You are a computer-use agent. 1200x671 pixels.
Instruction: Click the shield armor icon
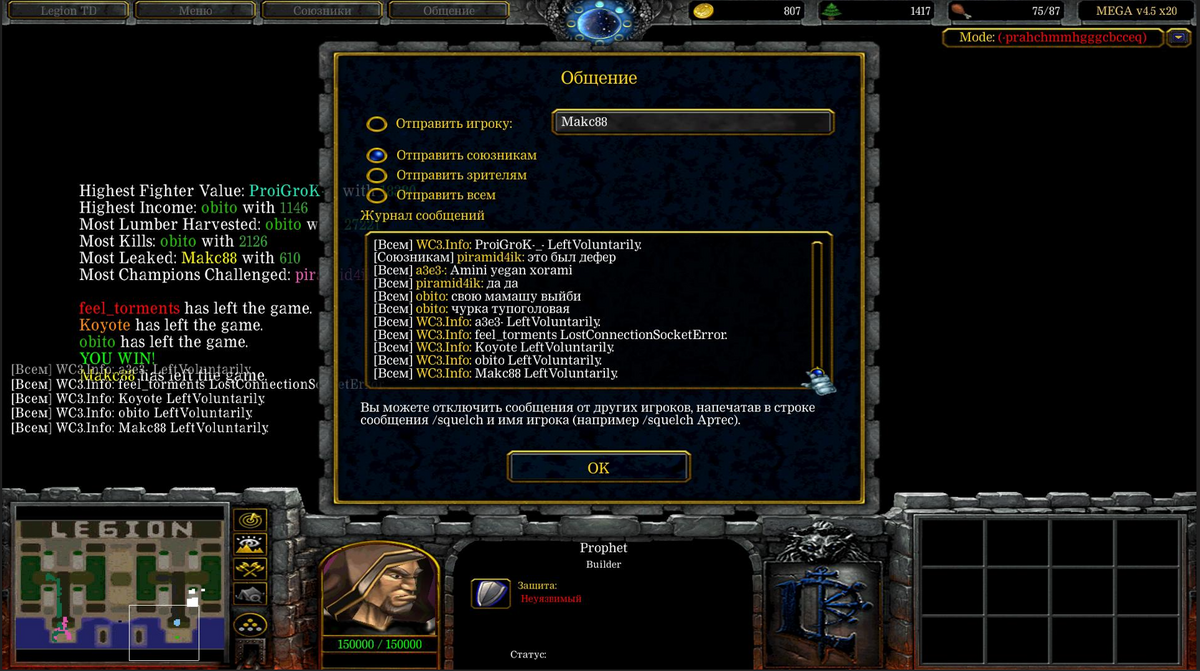point(490,593)
